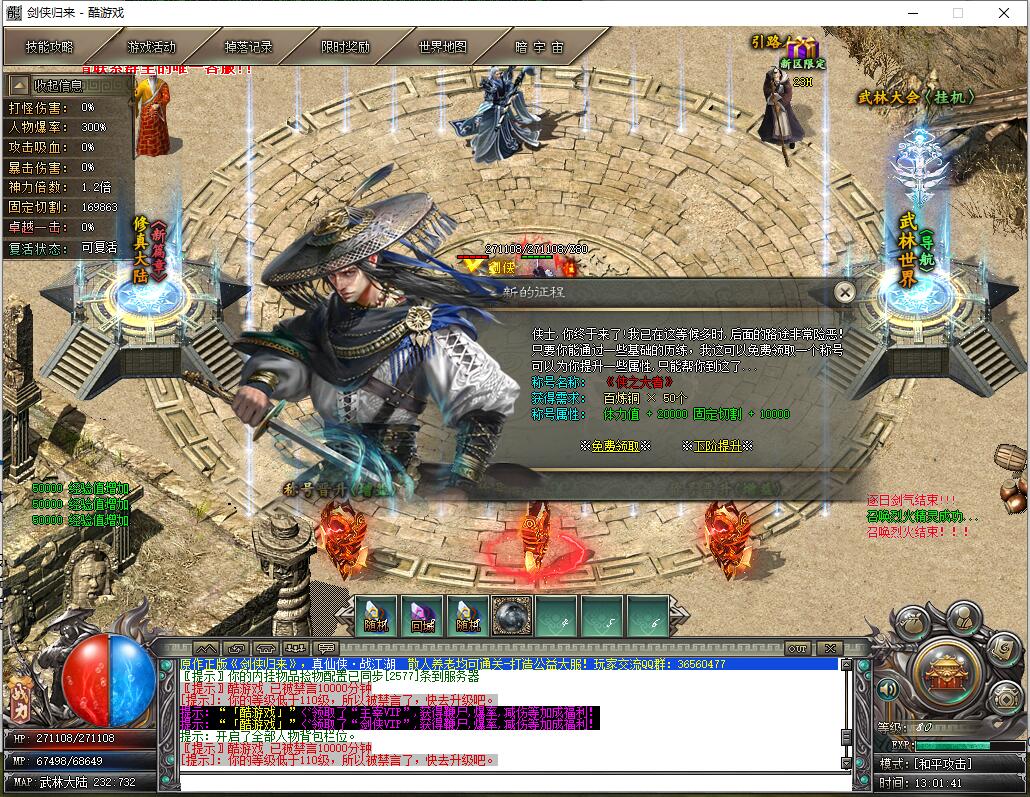The width and height of the screenshot is (1030, 797).
Task: Toggle the sound speaker button
Action: (886, 689)
